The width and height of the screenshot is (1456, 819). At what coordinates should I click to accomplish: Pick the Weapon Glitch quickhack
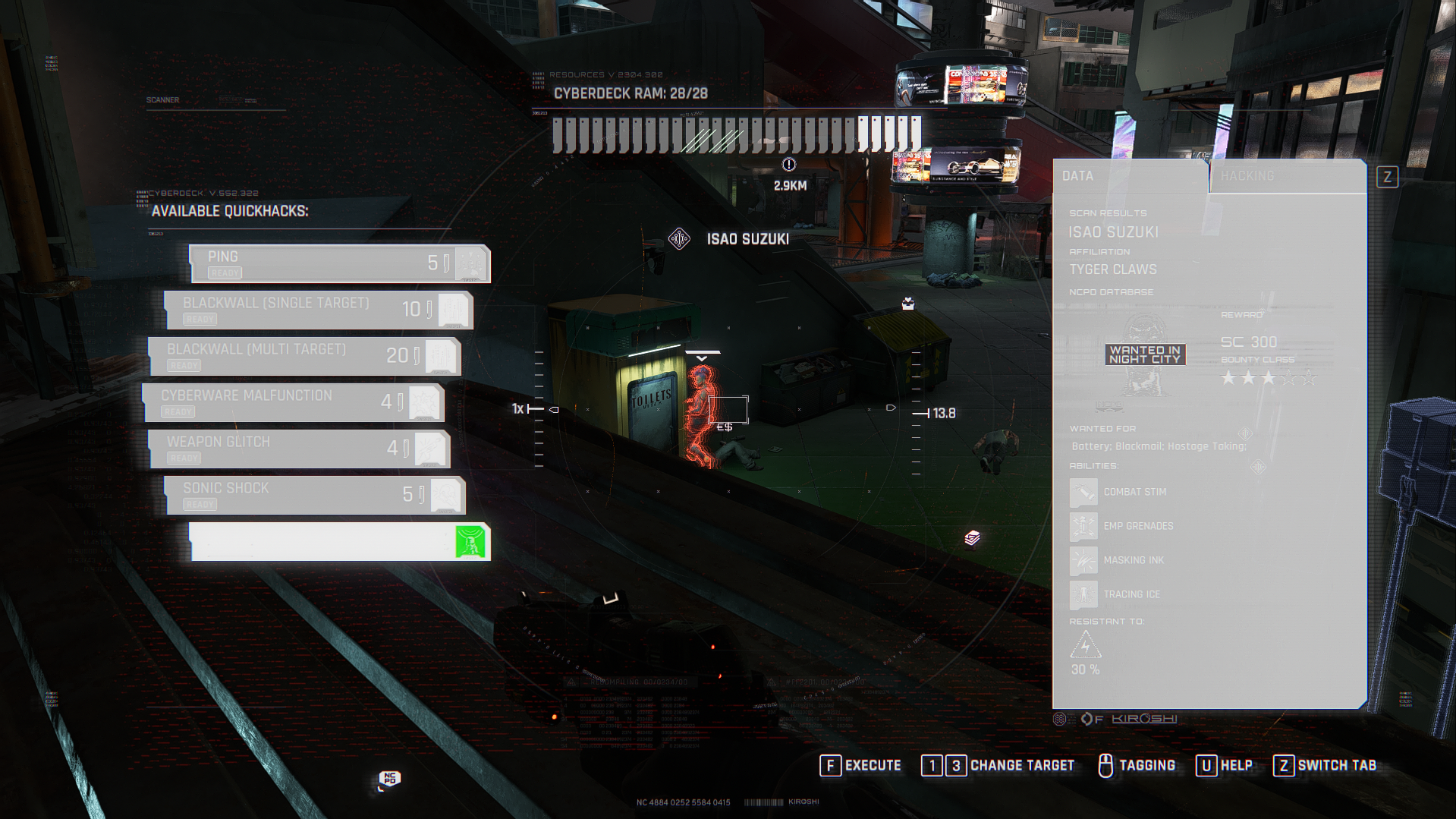[299, 449]
